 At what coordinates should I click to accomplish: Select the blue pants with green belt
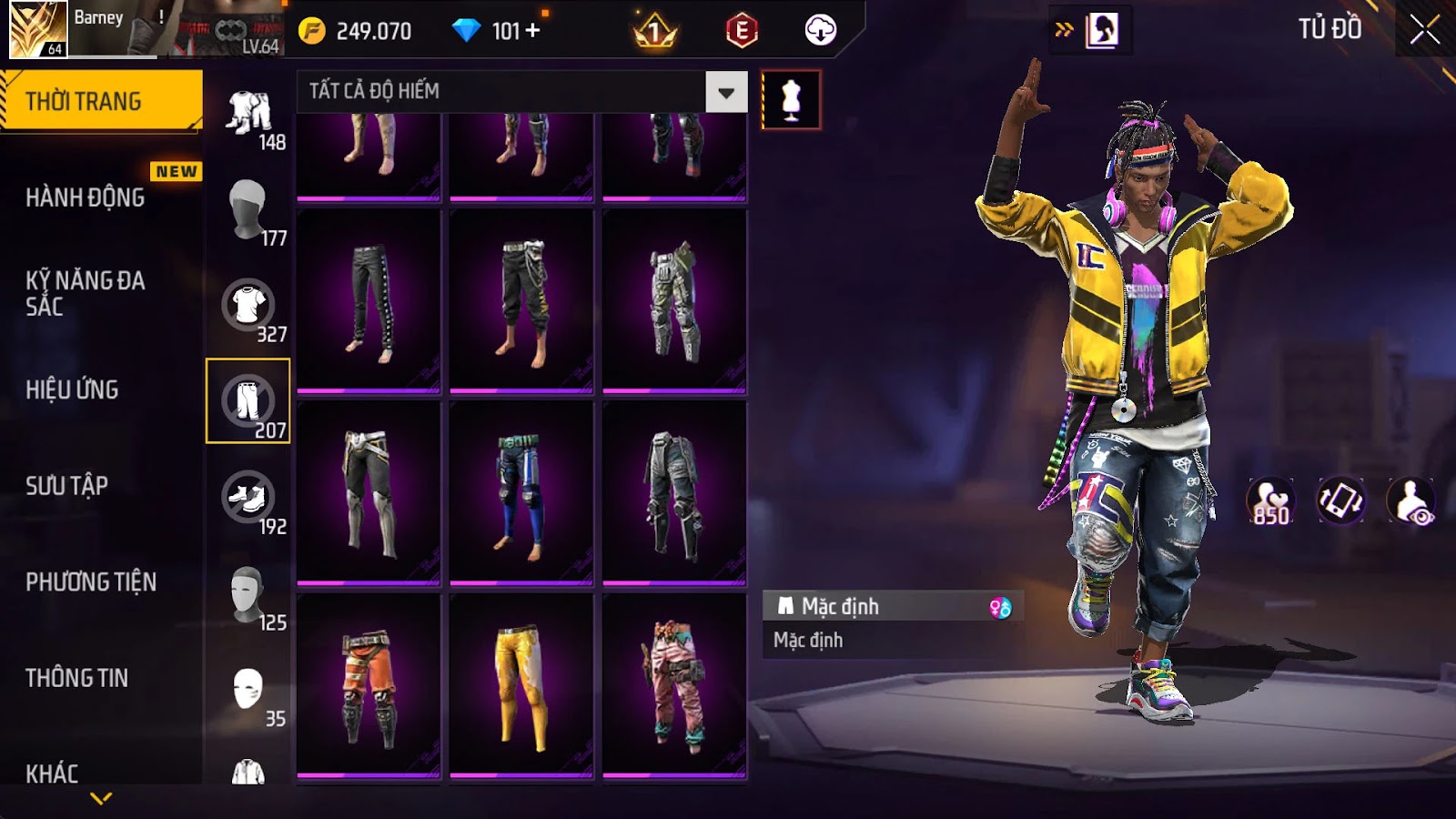(521, 493)
